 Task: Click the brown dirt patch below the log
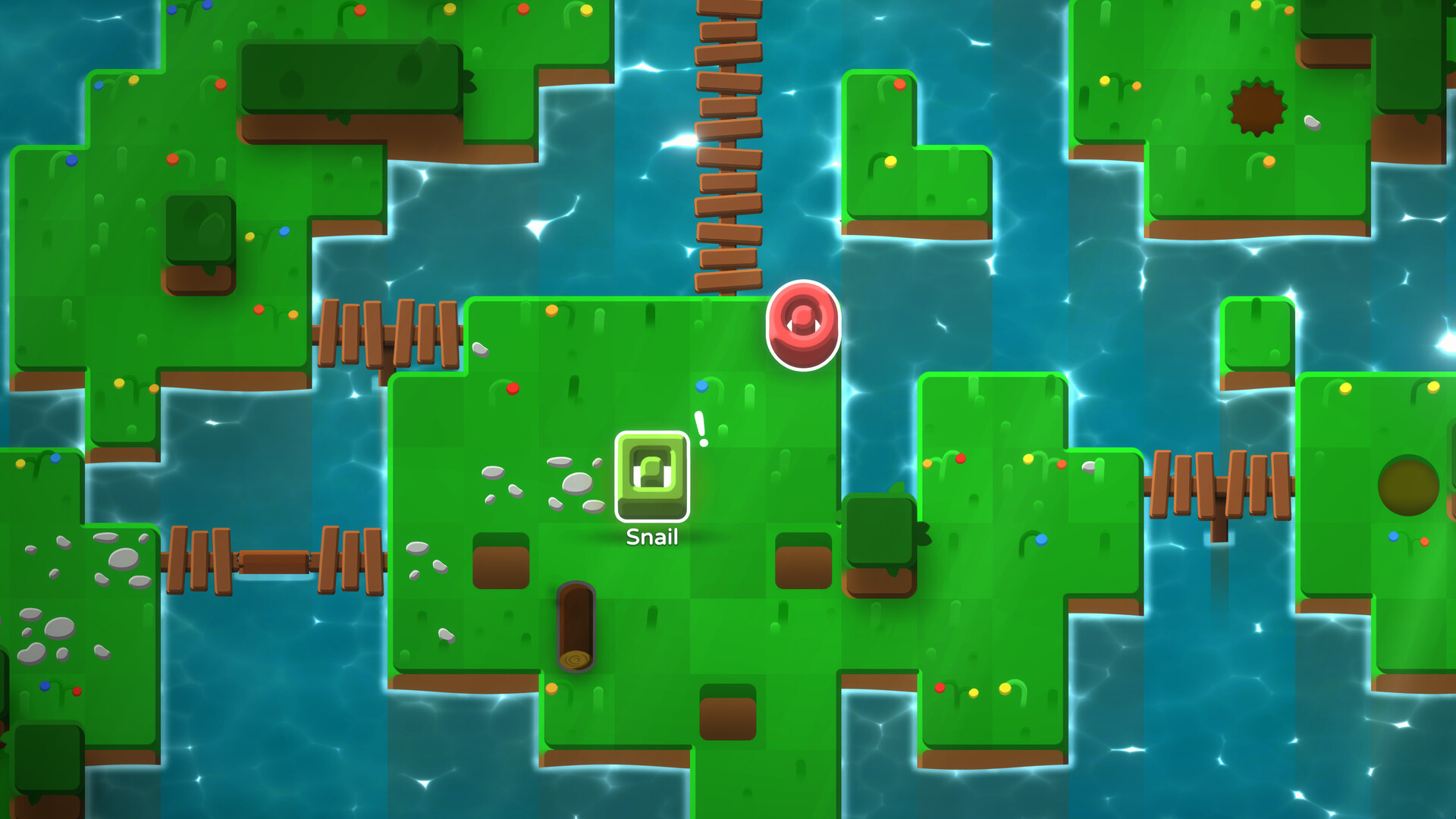(730, 713)
